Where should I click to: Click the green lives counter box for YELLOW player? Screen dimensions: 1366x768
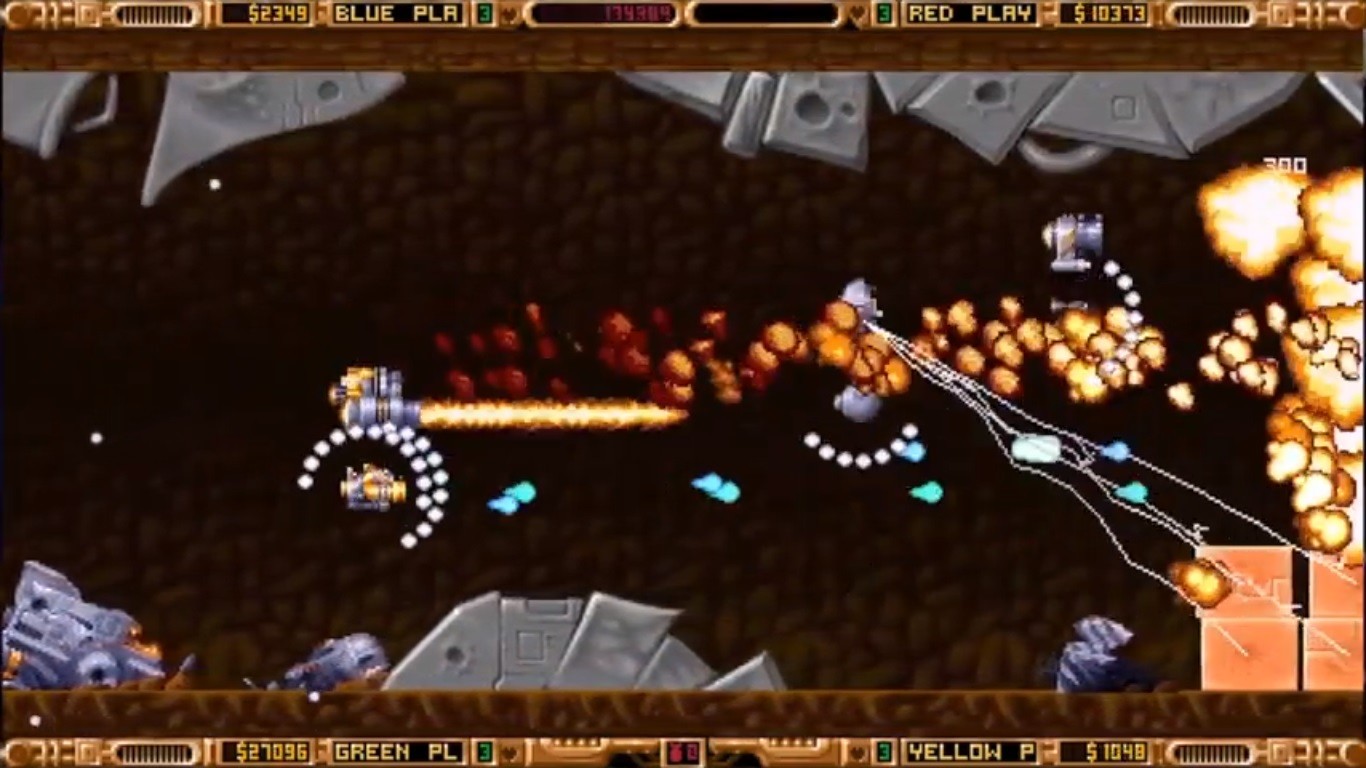(884, 751)
